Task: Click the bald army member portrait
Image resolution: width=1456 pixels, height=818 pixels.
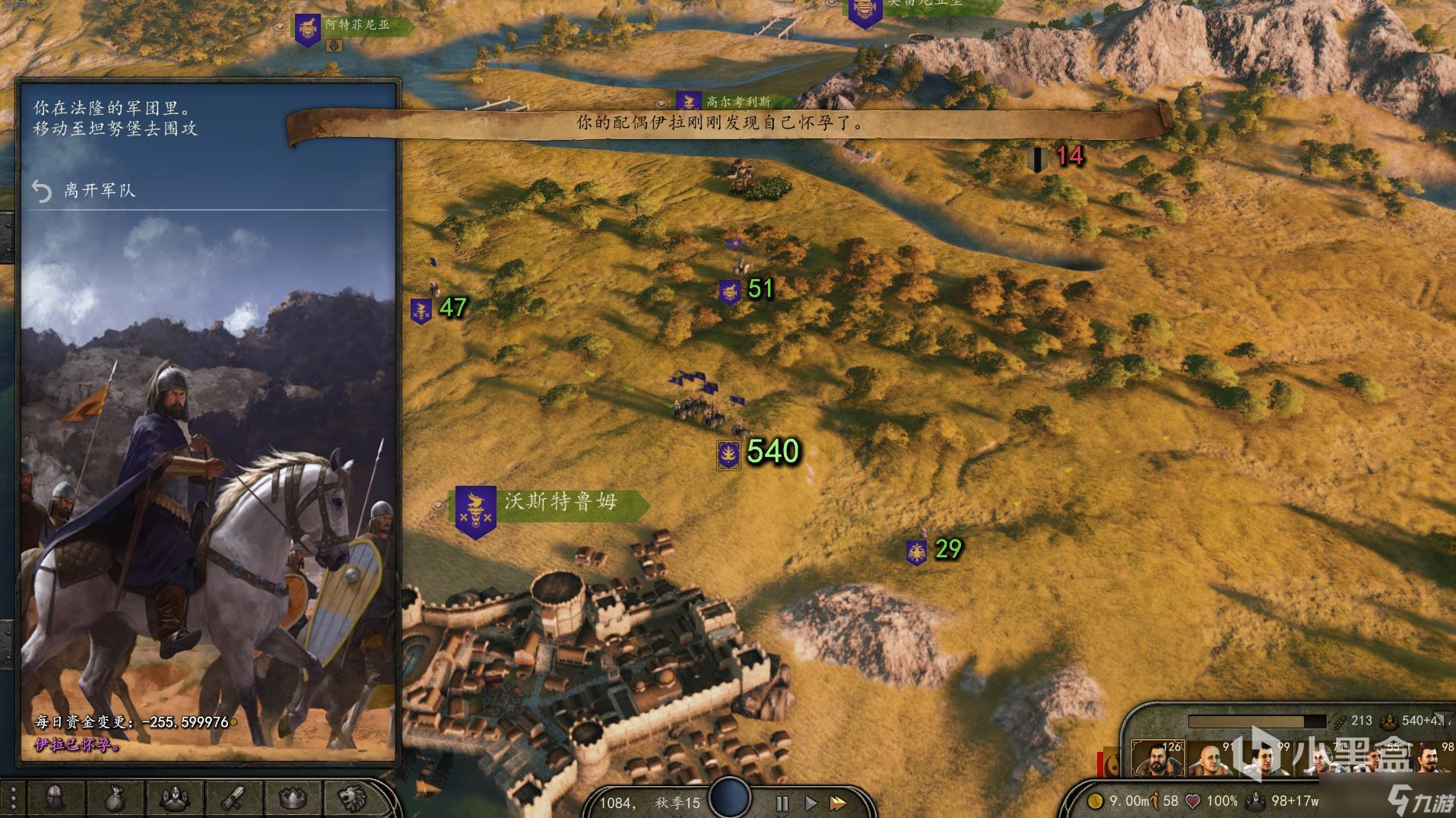Action: pyautogui.click(x=1210, y=760)
